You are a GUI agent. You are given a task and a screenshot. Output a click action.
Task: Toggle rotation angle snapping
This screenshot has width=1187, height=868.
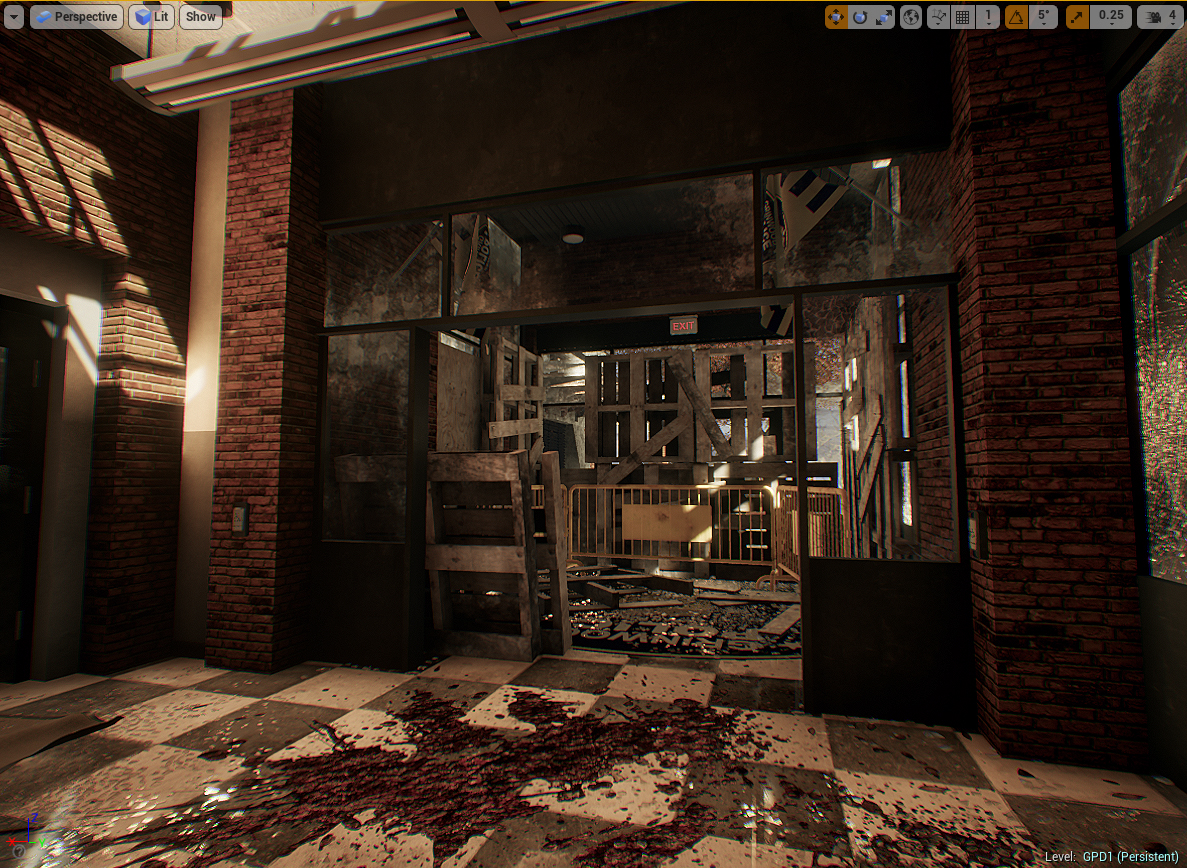[1016, 16]
